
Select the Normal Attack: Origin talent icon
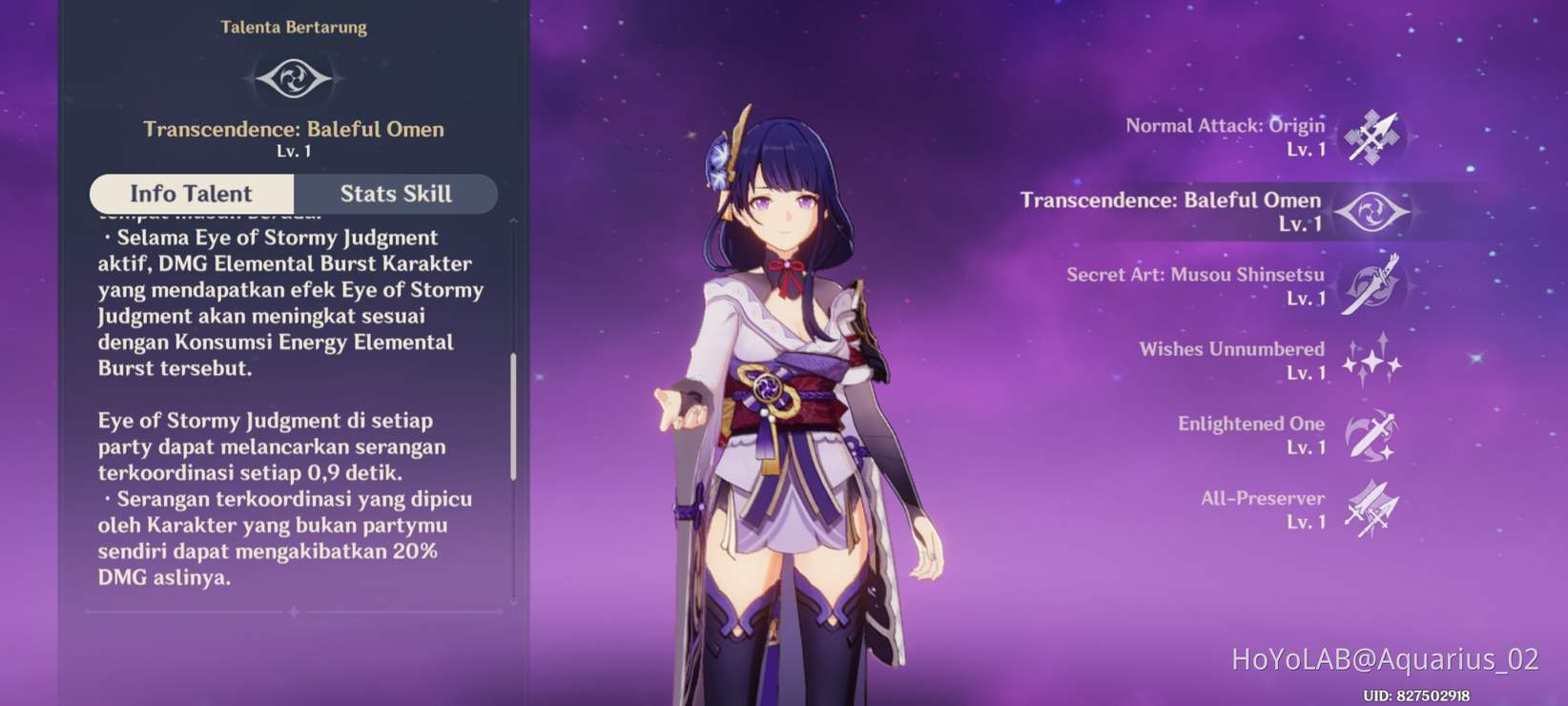(x=1373, y=136)
